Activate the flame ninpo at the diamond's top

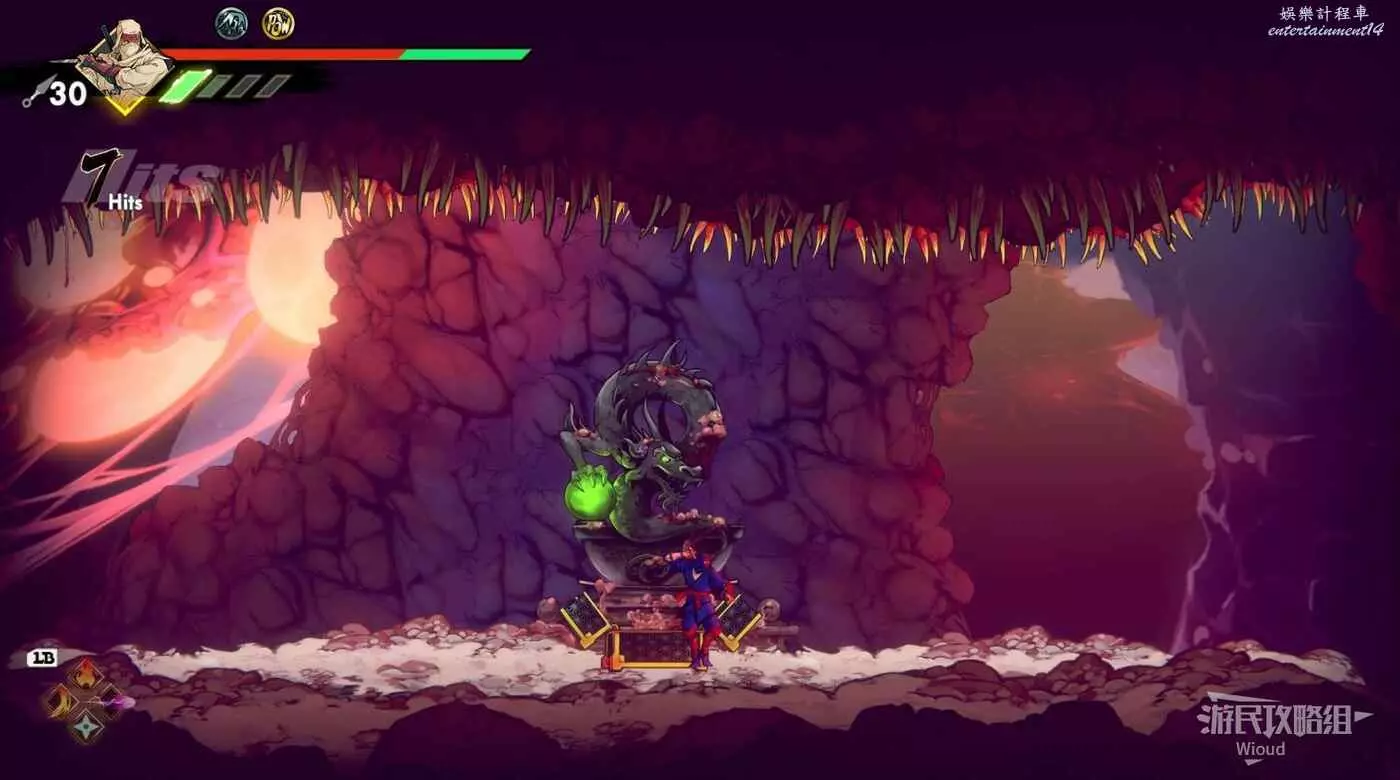(86, 674)
